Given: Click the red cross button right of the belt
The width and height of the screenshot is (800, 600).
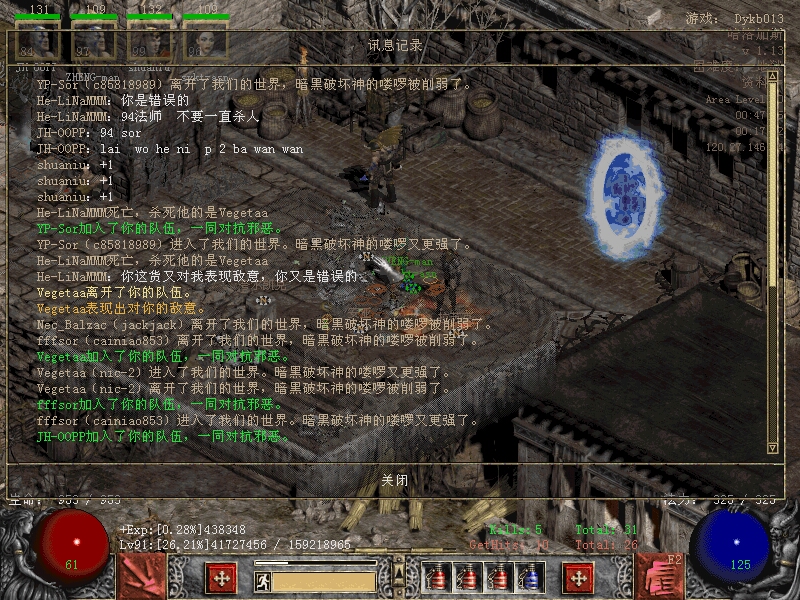Looking at the screenshot, I should (578, 578).
